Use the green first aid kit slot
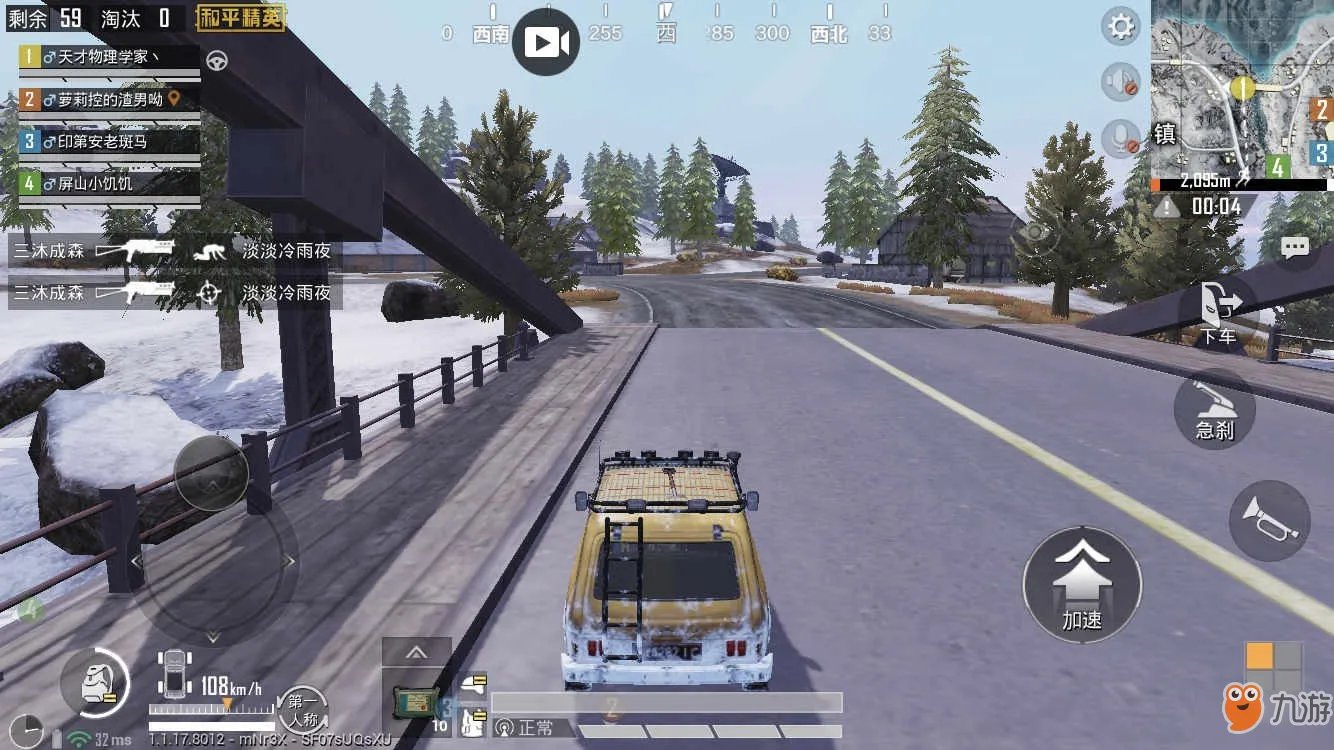1334x750 pixels. 416,704
